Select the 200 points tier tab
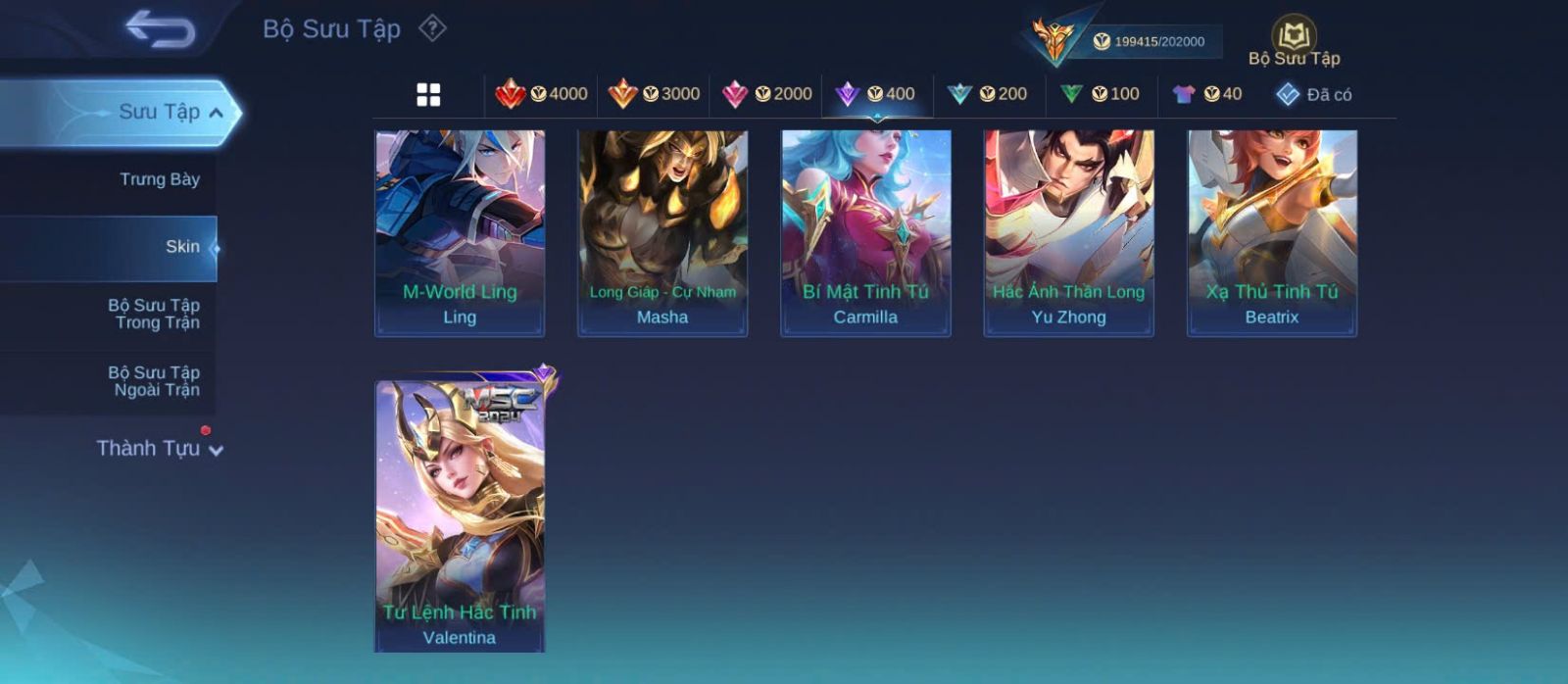Image resolution: width=1568 pixels, height=684 pixels. coord(988,94)
